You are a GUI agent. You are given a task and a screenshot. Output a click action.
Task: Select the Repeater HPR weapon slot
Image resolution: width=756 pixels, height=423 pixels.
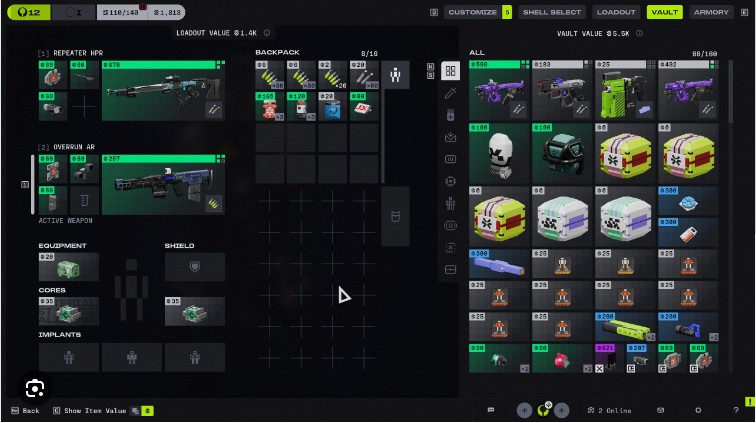click(x=160, y=92)
